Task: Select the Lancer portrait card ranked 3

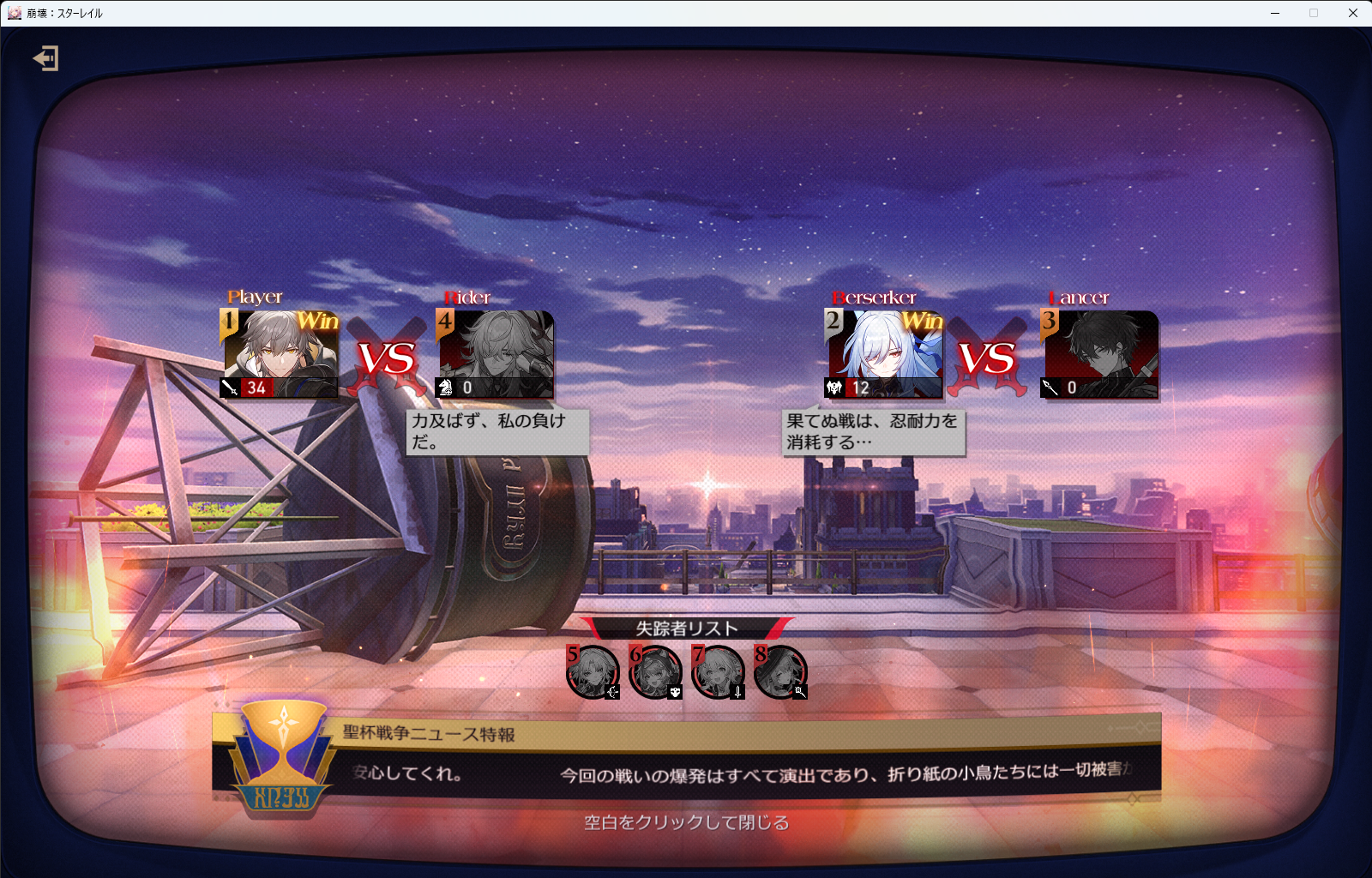Action: click(1100, 353)
